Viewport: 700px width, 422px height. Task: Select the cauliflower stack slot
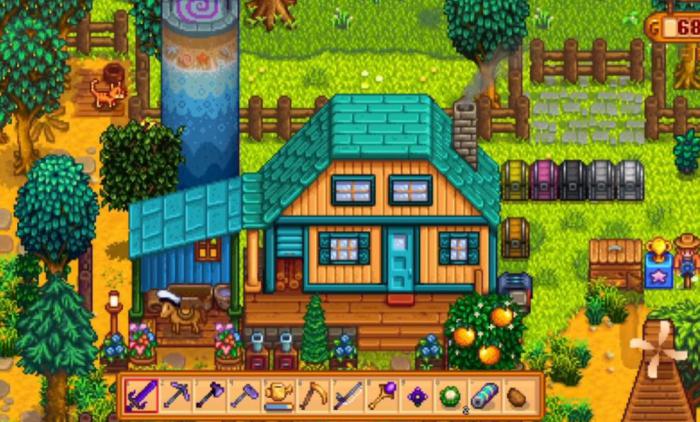[450, 396]
